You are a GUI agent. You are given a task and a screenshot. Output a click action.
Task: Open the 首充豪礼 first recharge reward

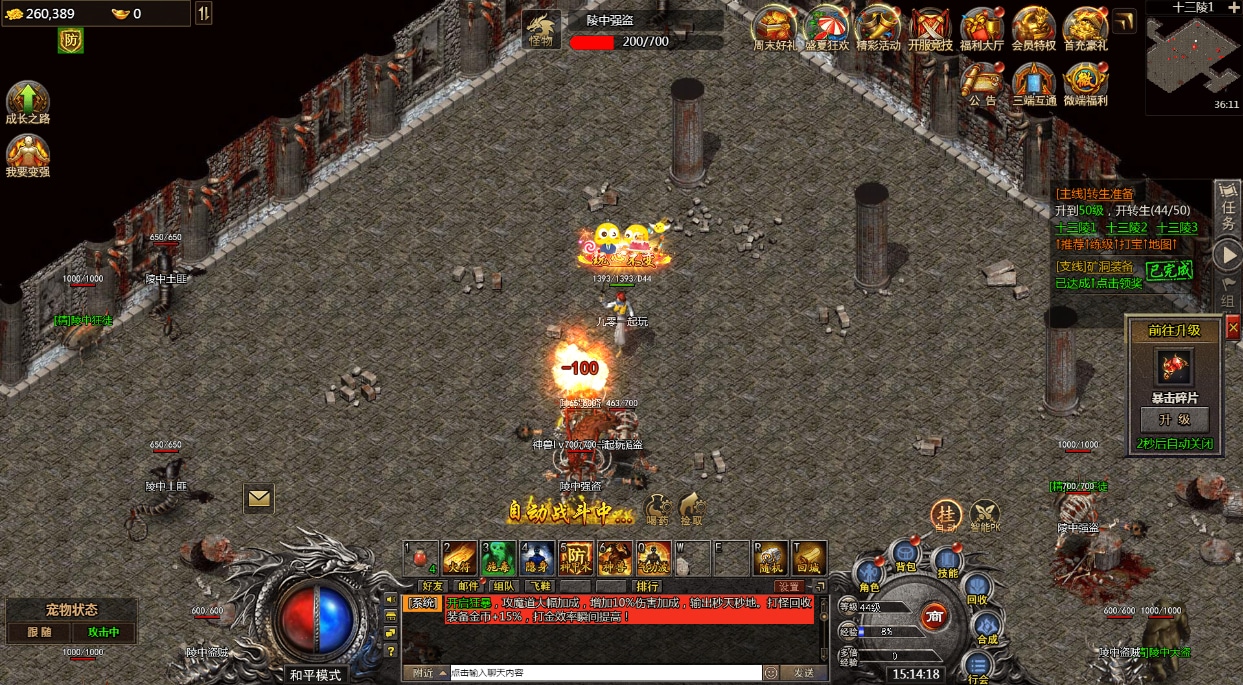click(1085, 26)
